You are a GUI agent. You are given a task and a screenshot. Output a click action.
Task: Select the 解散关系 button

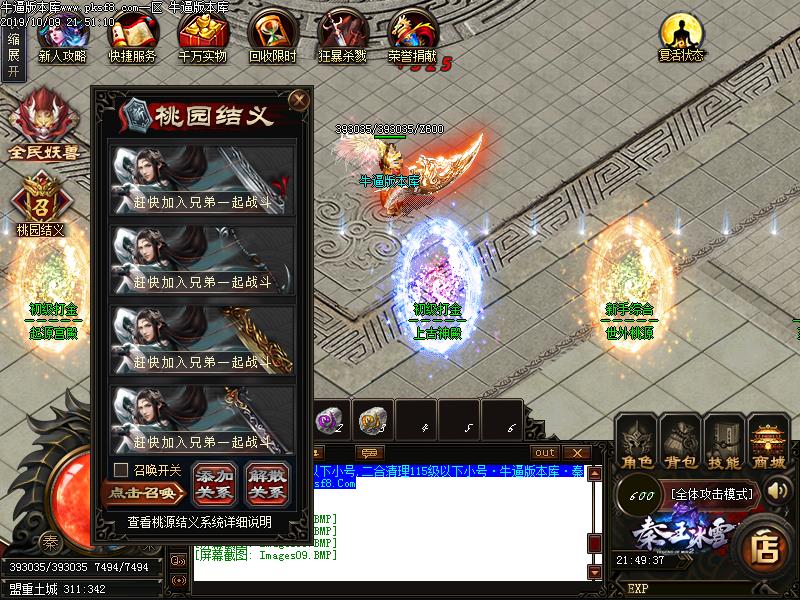(266, 484)
